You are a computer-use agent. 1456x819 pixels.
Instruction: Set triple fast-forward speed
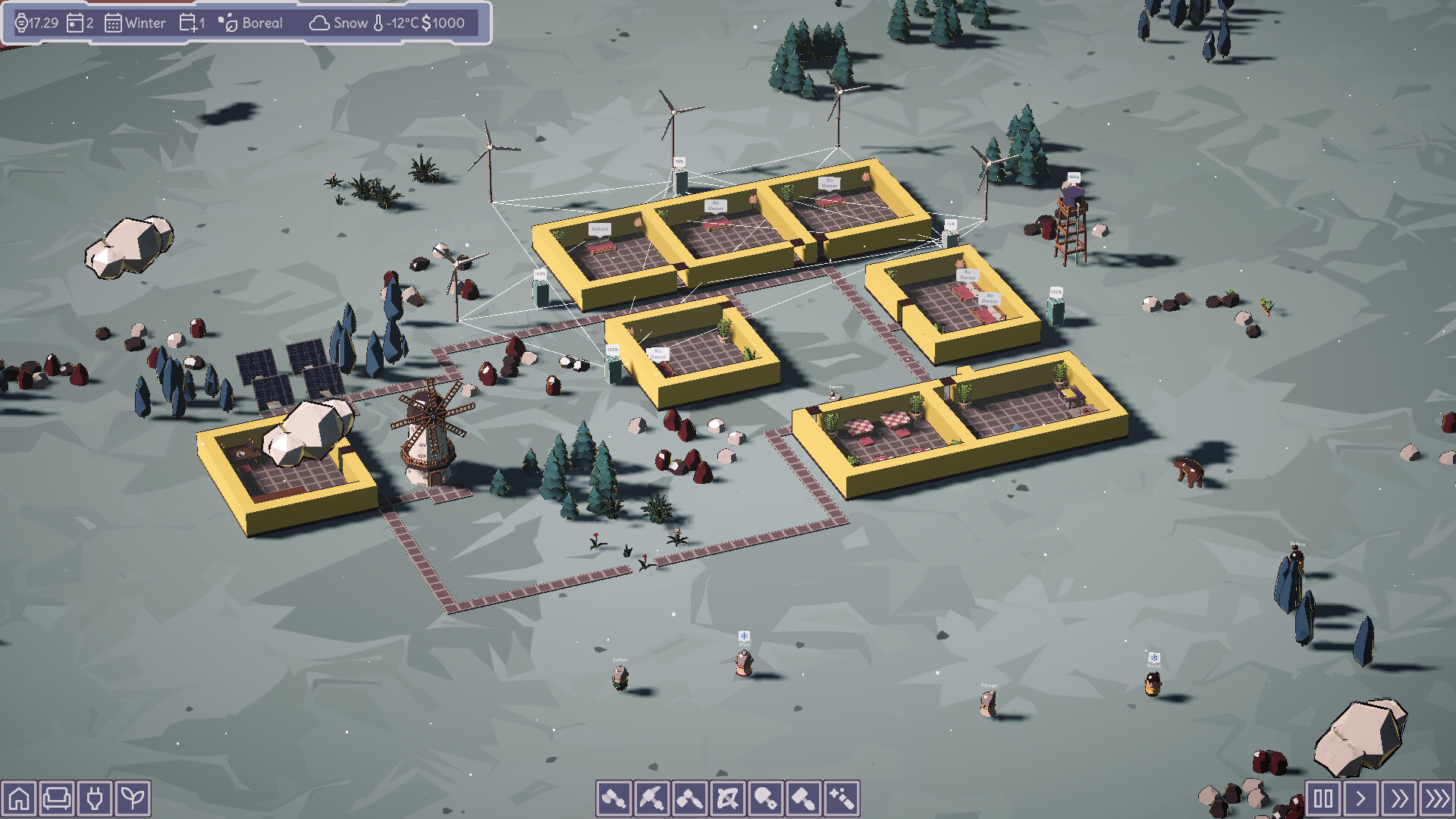coord(1437,799)
